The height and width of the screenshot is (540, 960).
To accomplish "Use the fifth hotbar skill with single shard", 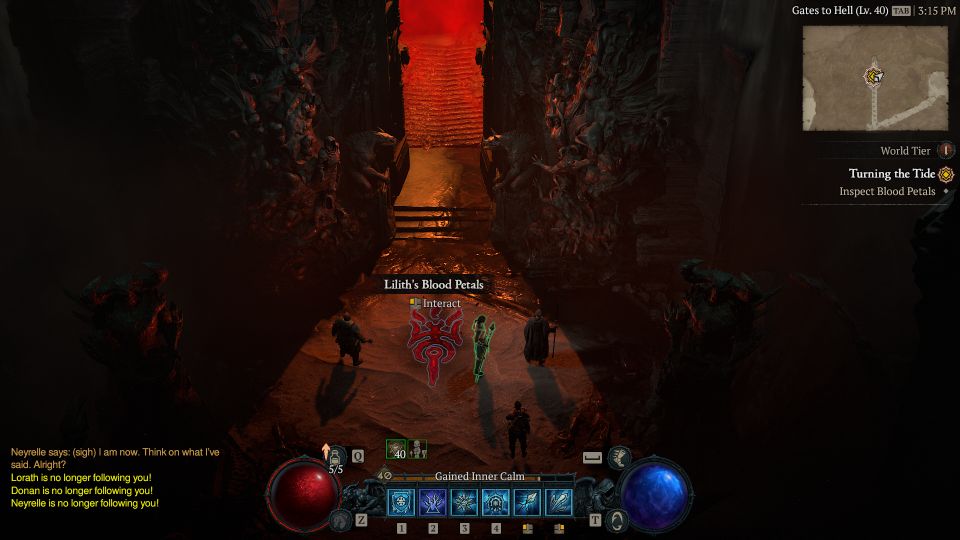I will coord(527,502).
